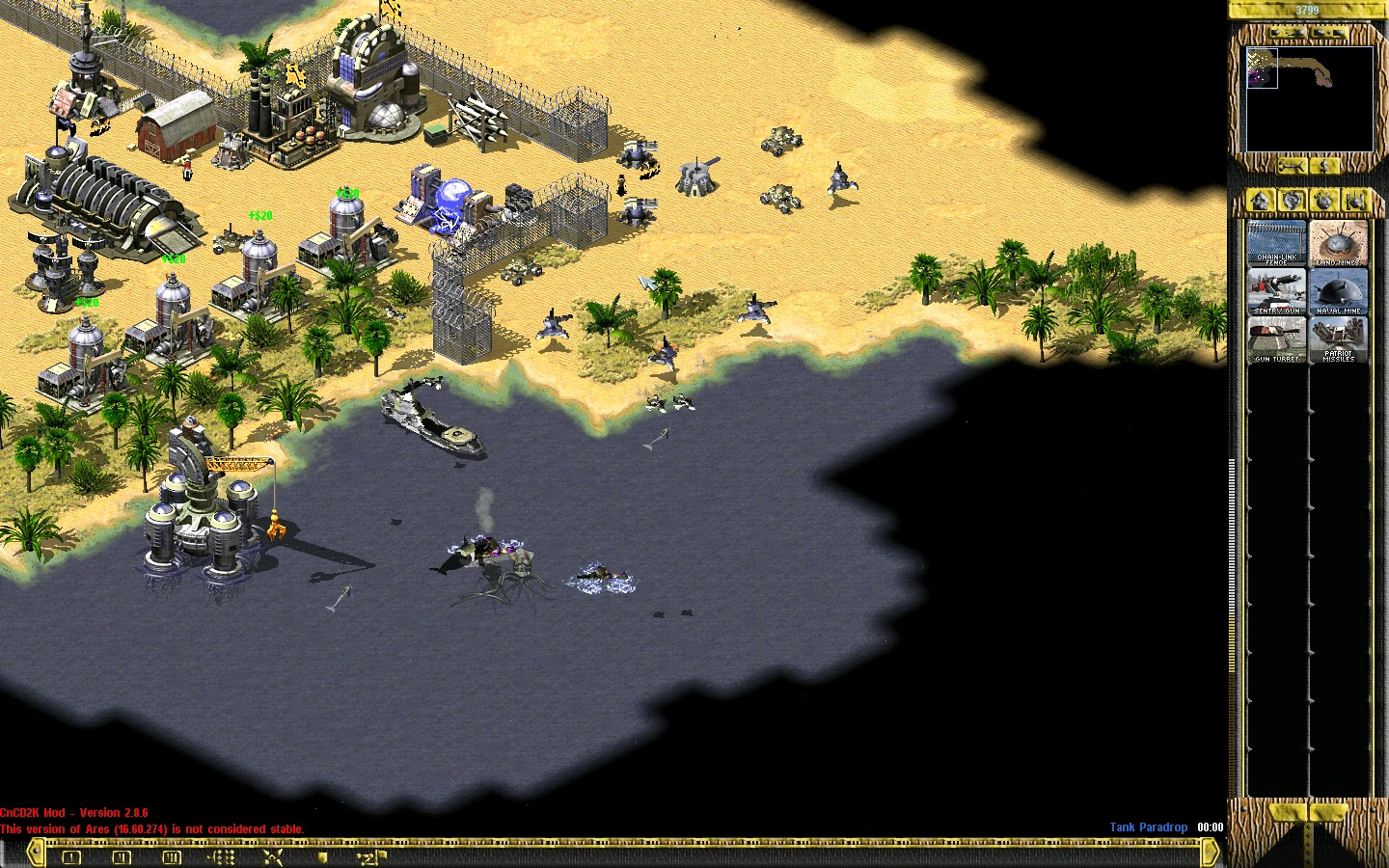Select control group I button

pos(71,855)
